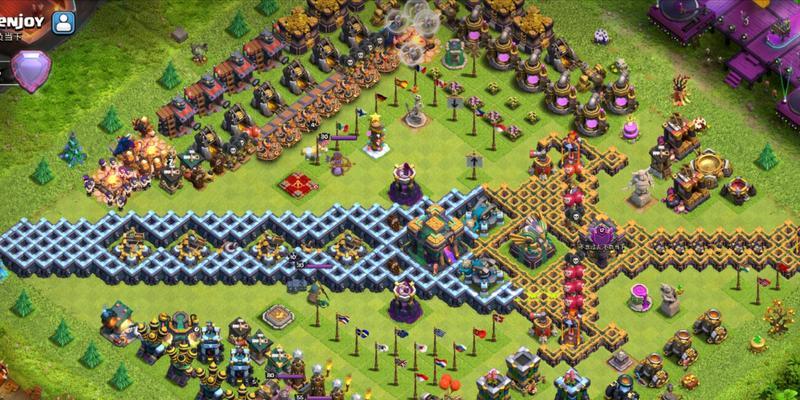Open the player profile icon beside the name

coord(64,21)
